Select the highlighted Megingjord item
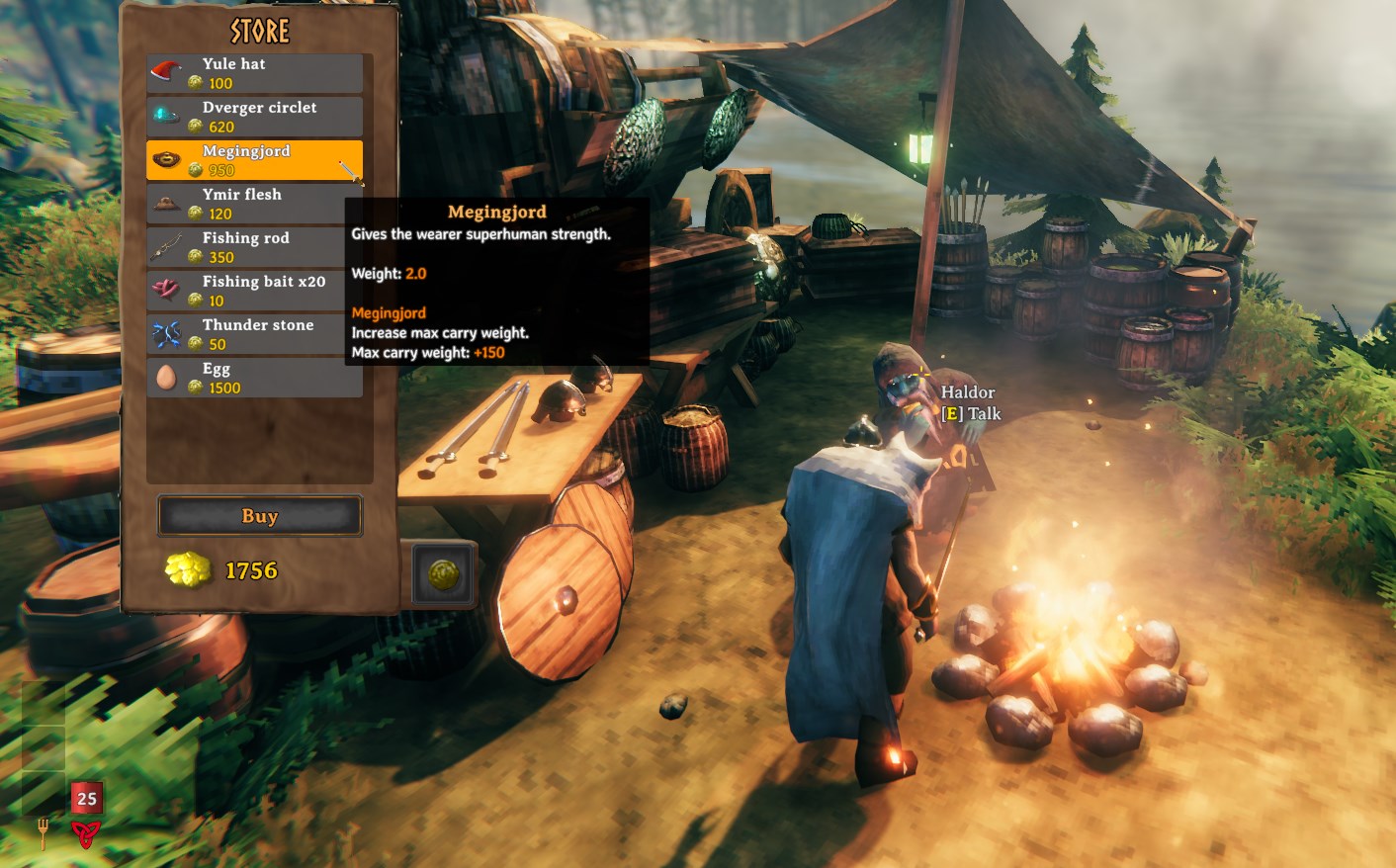This screenshot has width=1396, height=868. click(x=255, y=160)
